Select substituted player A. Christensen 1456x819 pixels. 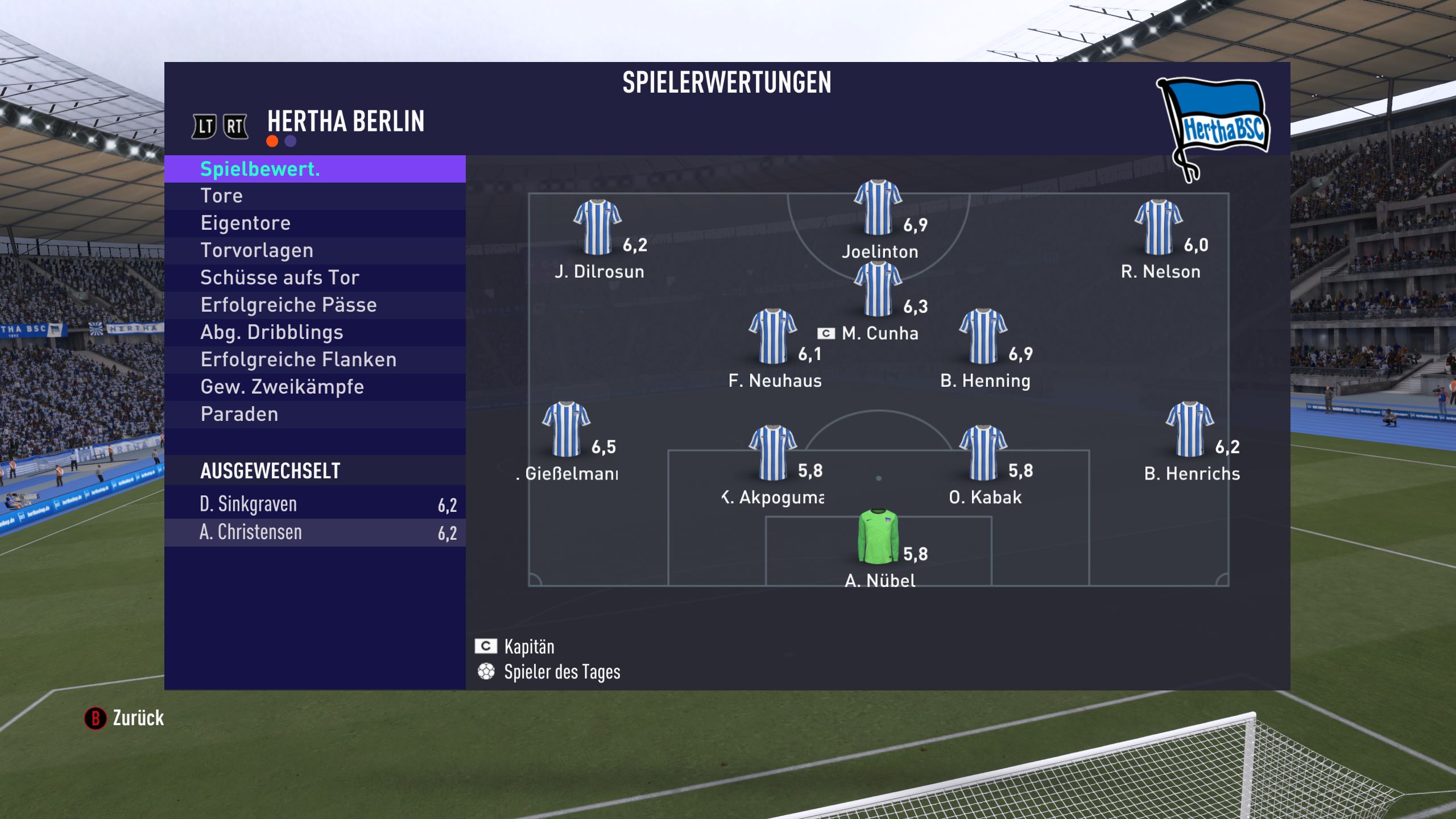pos(315,532)
